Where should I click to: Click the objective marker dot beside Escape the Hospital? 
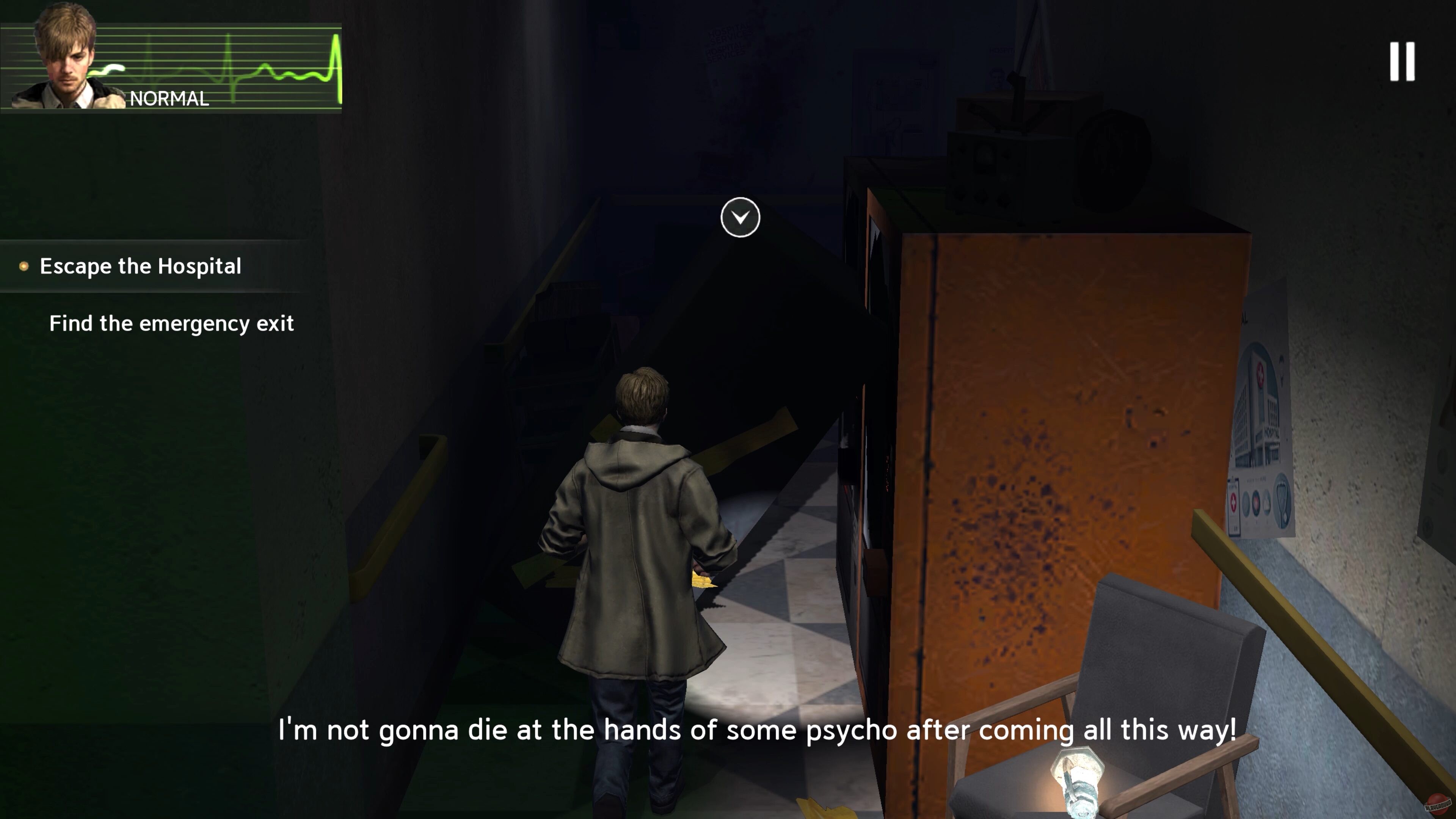[x=24, y=266]
